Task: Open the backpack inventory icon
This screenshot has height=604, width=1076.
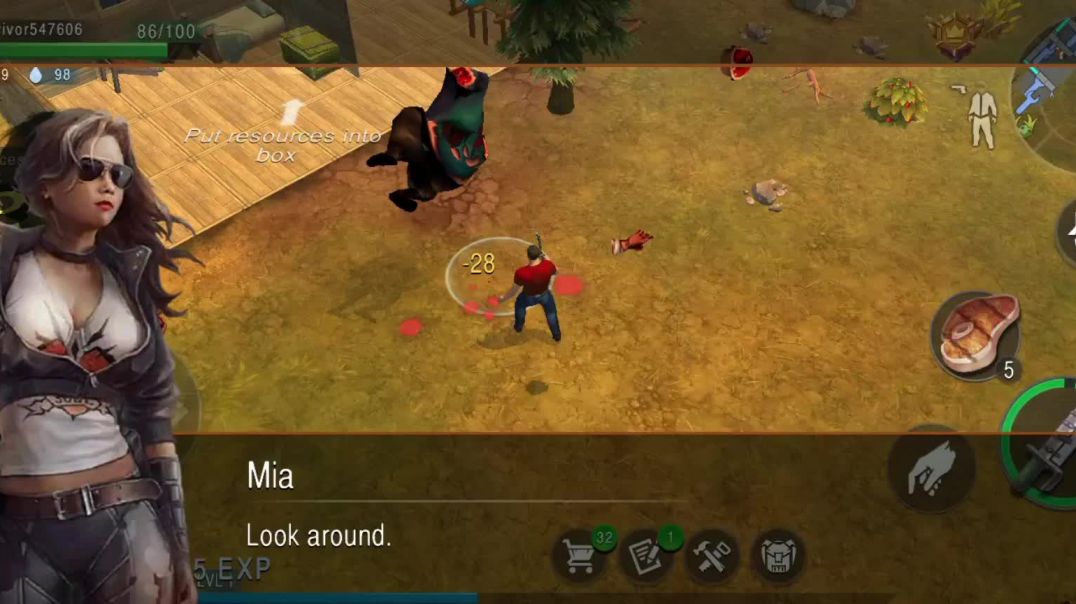Action: pos(778,558)
